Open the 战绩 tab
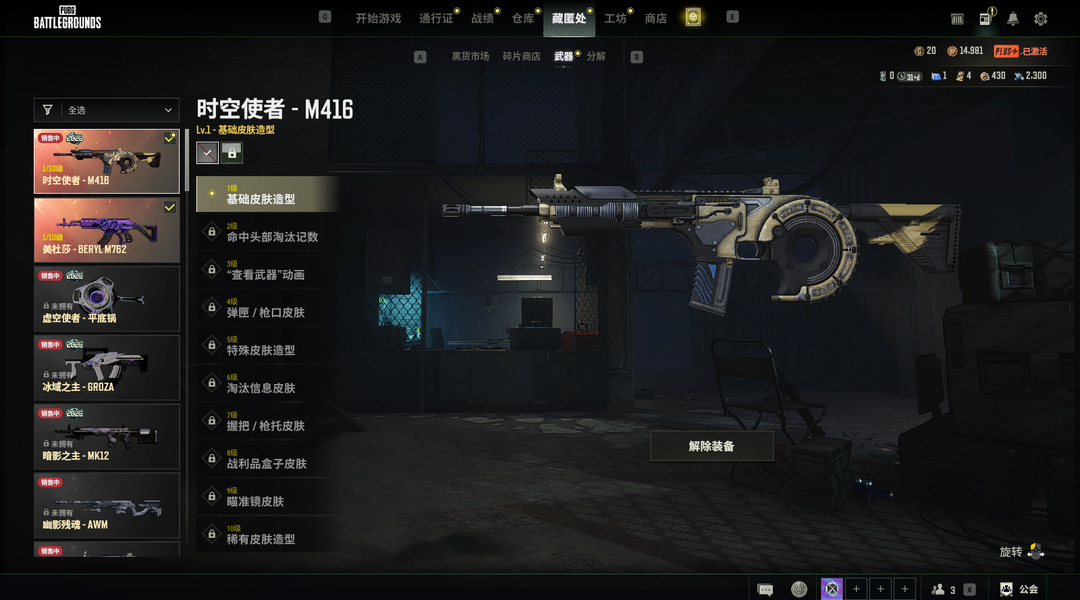The width and height of the screenshot is (1080, 600). coord(482,18)
